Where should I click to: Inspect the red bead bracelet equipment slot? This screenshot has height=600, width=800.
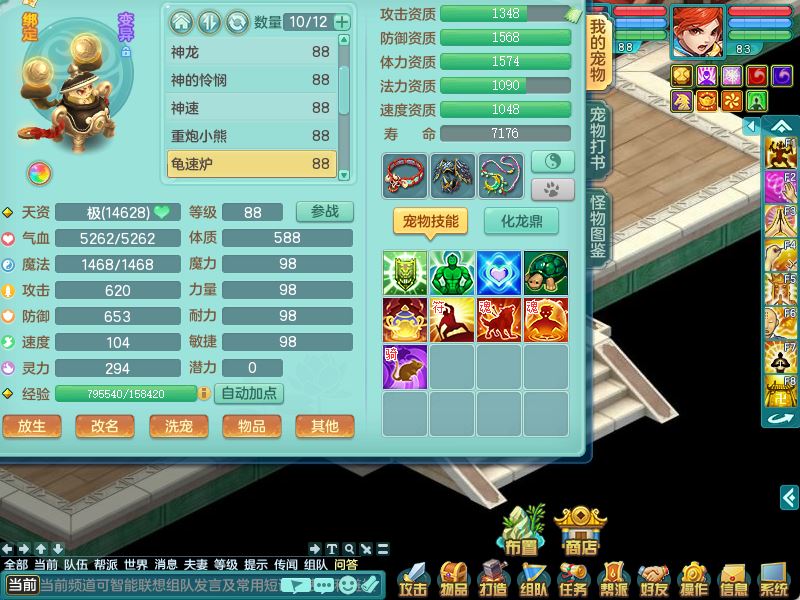(404, 175)
